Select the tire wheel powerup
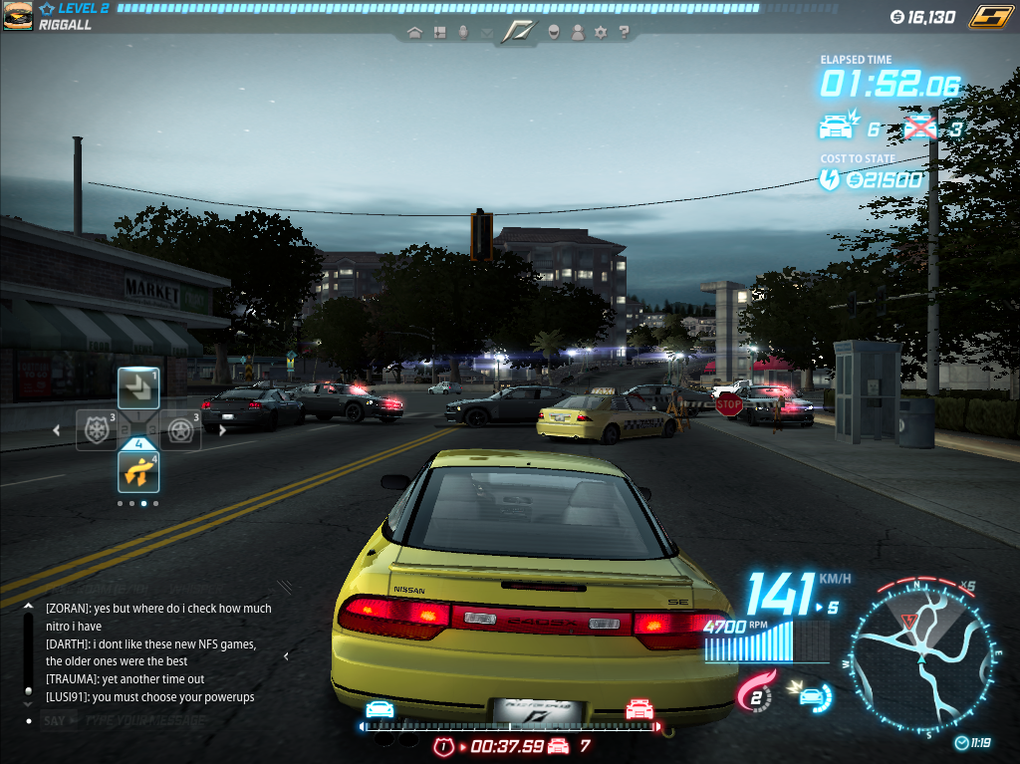This screenshot has width=1020, height=764. coord(180,430)
